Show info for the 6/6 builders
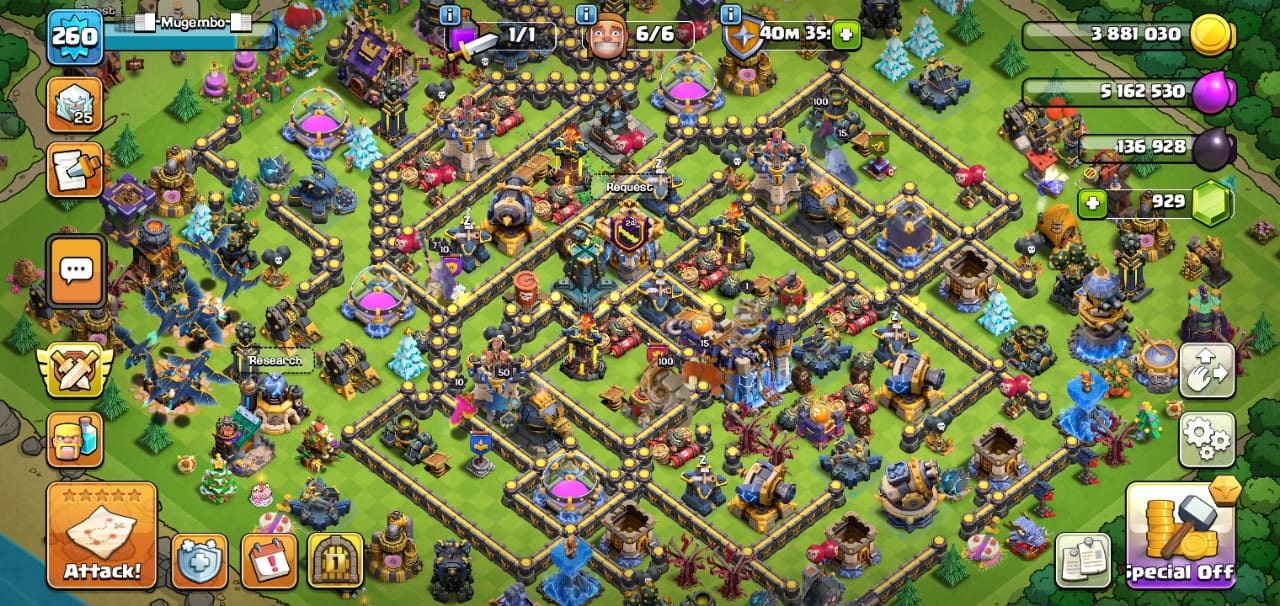1280x606 pixels. [x=588, y=14]
